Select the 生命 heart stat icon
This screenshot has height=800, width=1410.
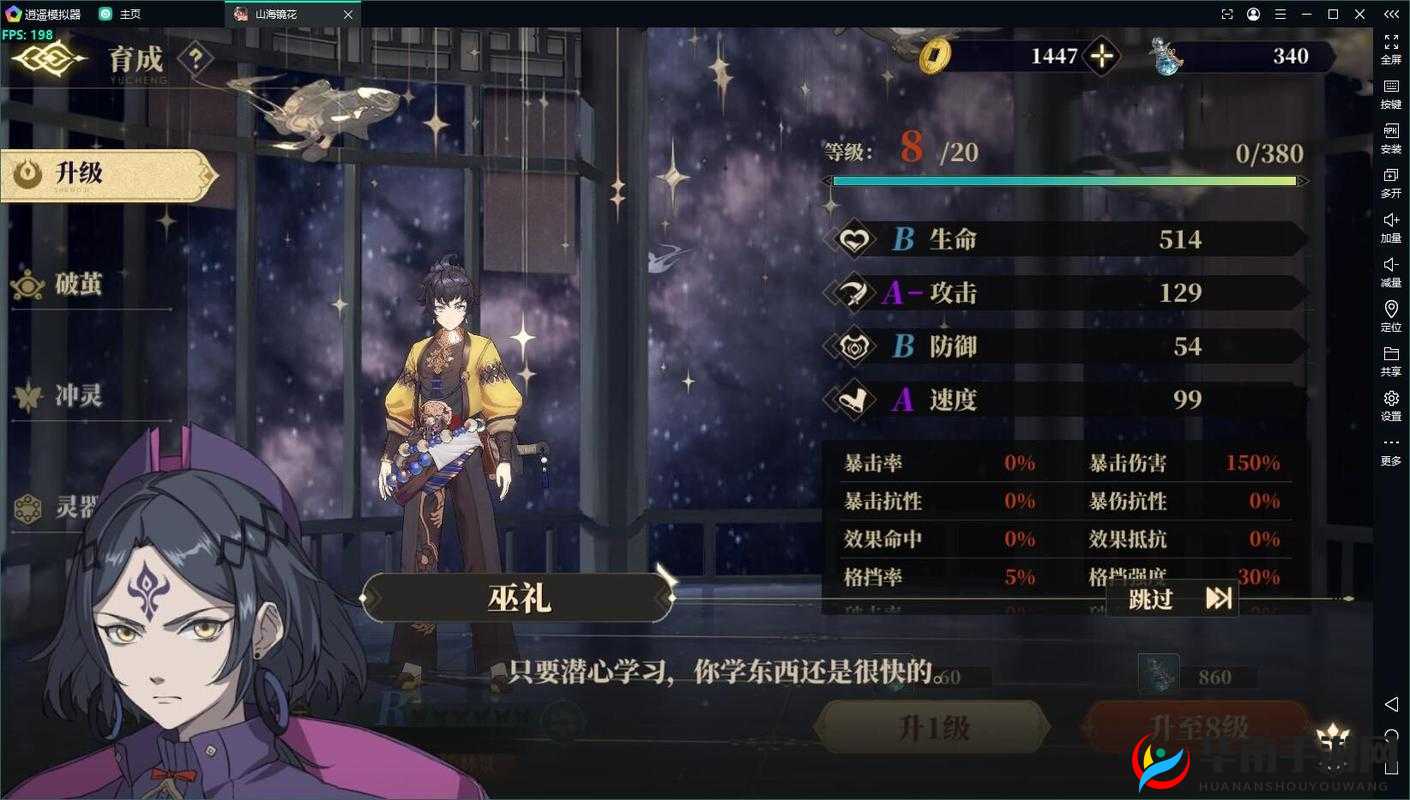[856, 240]
